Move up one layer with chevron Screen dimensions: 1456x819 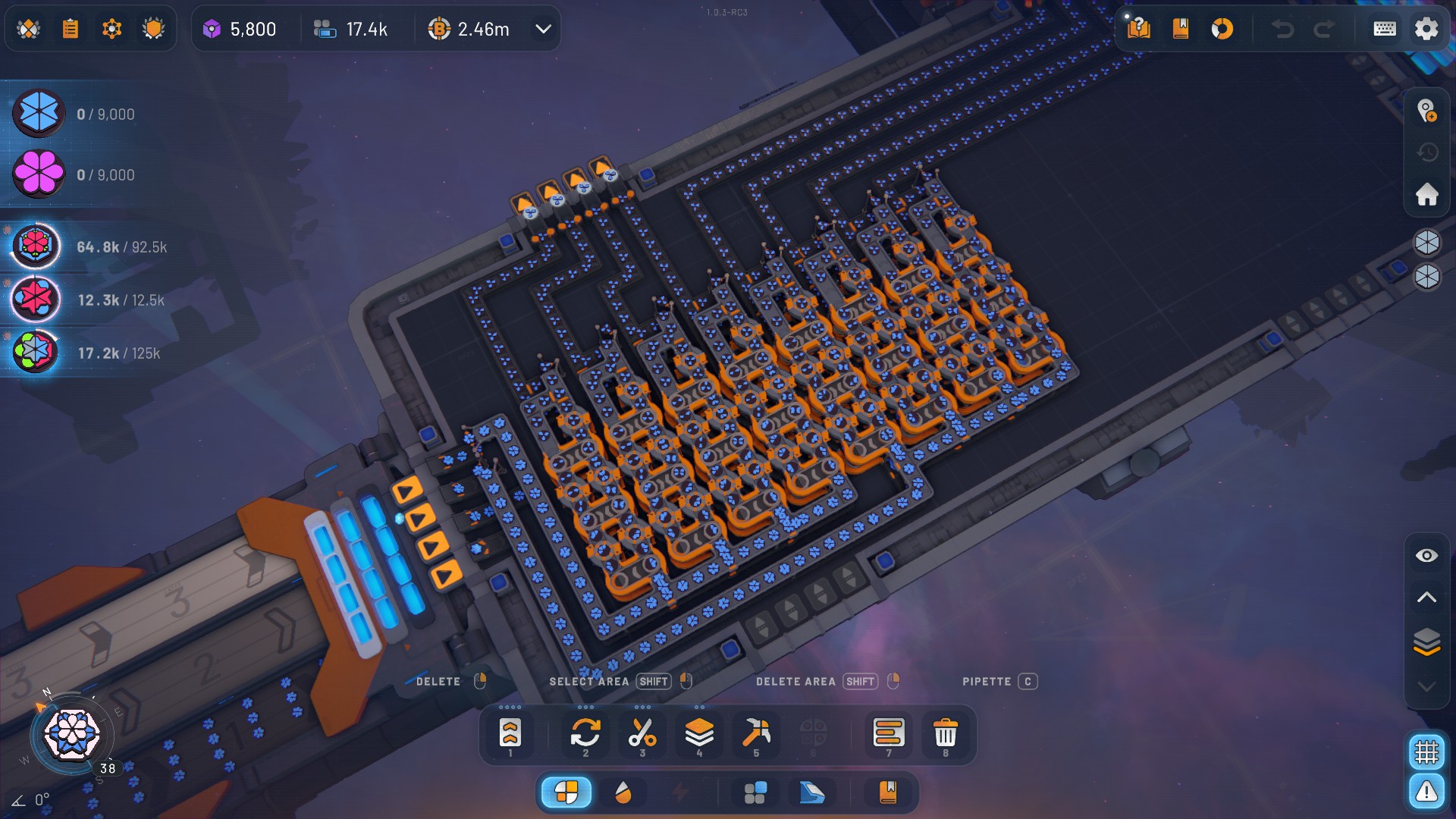pyautogui.click(x=1426, y=598)
